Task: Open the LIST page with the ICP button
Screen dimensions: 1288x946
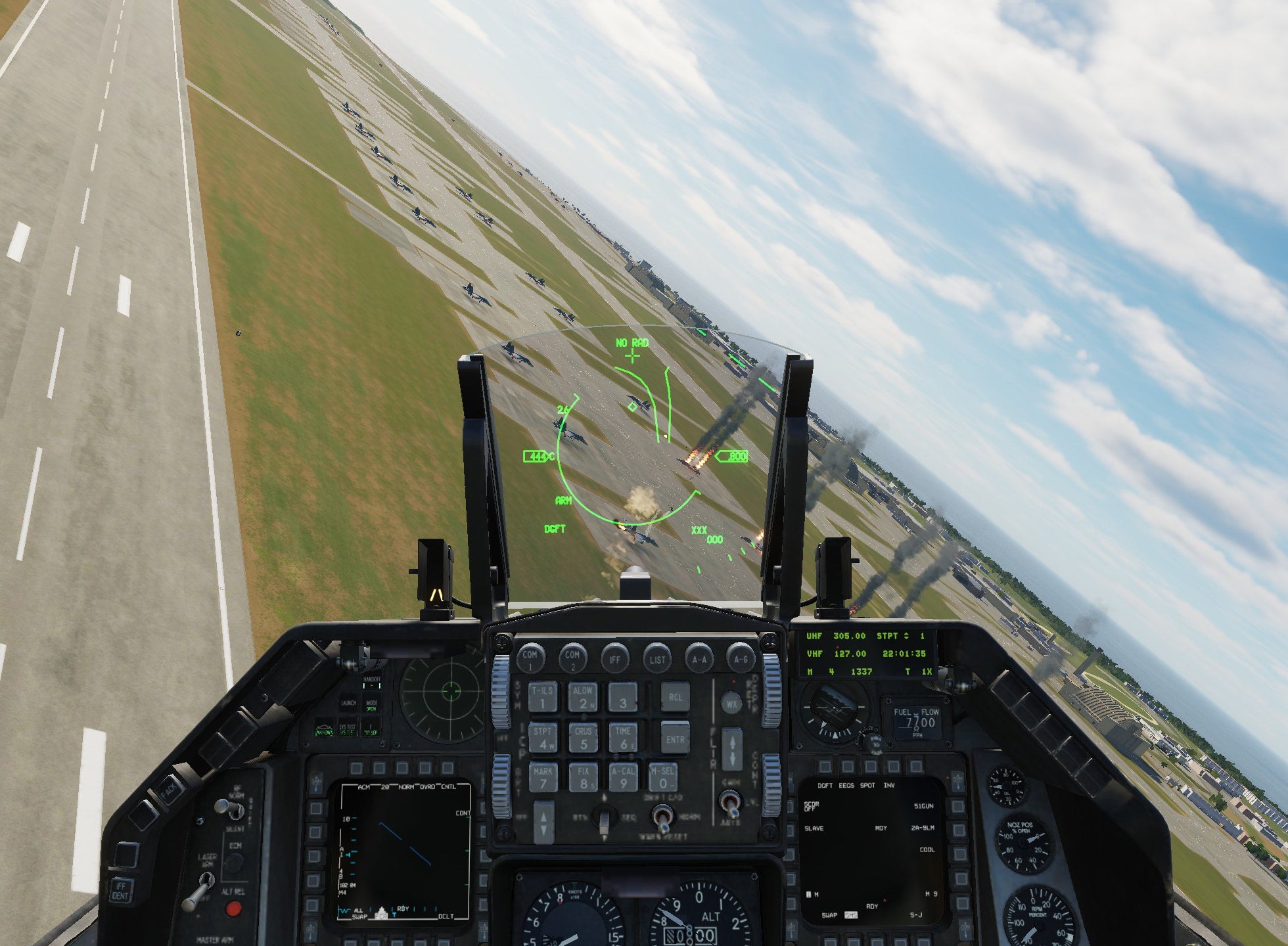Action: click(658, 659)
